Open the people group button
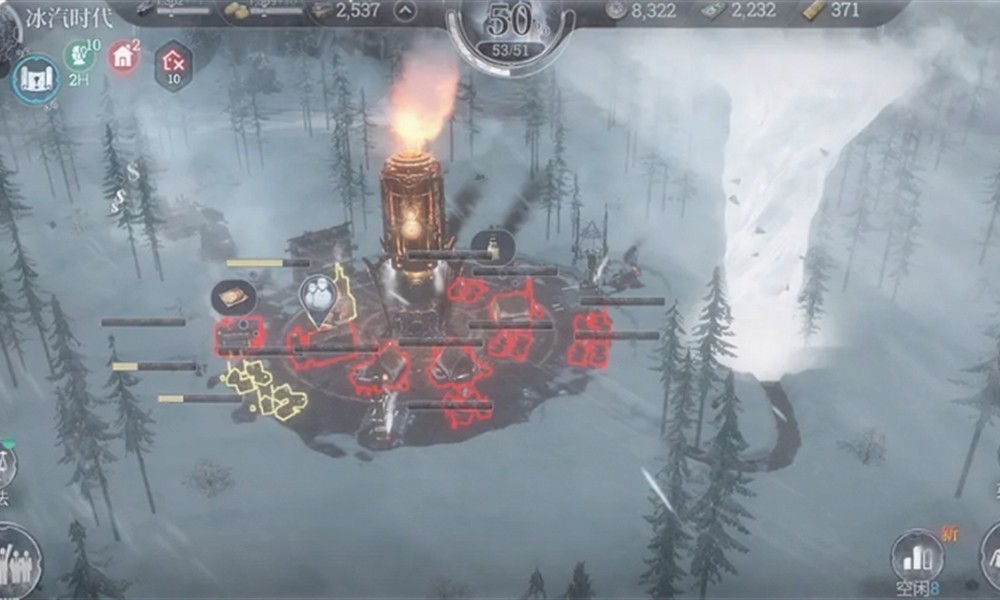 pos(17,562)
